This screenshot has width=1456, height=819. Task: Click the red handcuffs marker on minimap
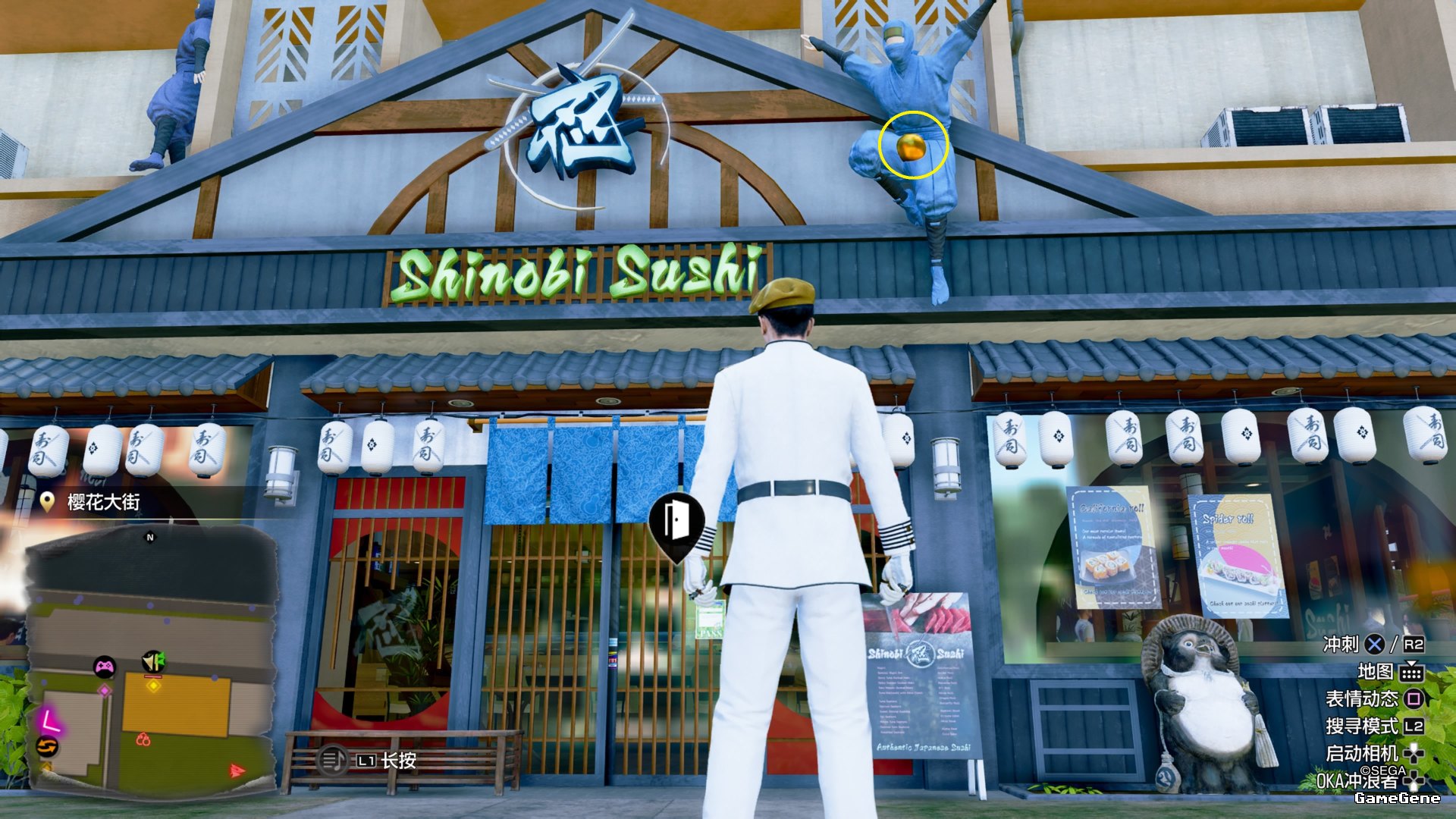pyautogui.click(x=143, y=739)
